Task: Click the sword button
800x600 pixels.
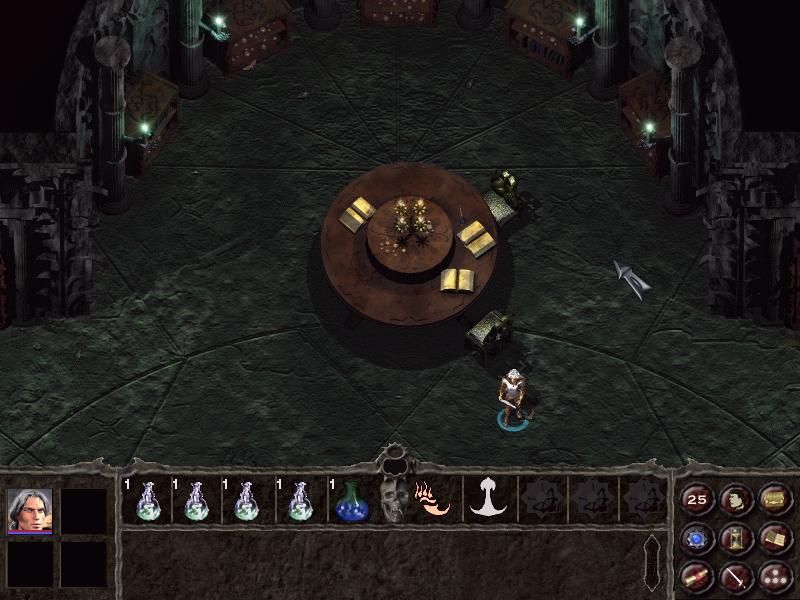Action: (735, 576)
